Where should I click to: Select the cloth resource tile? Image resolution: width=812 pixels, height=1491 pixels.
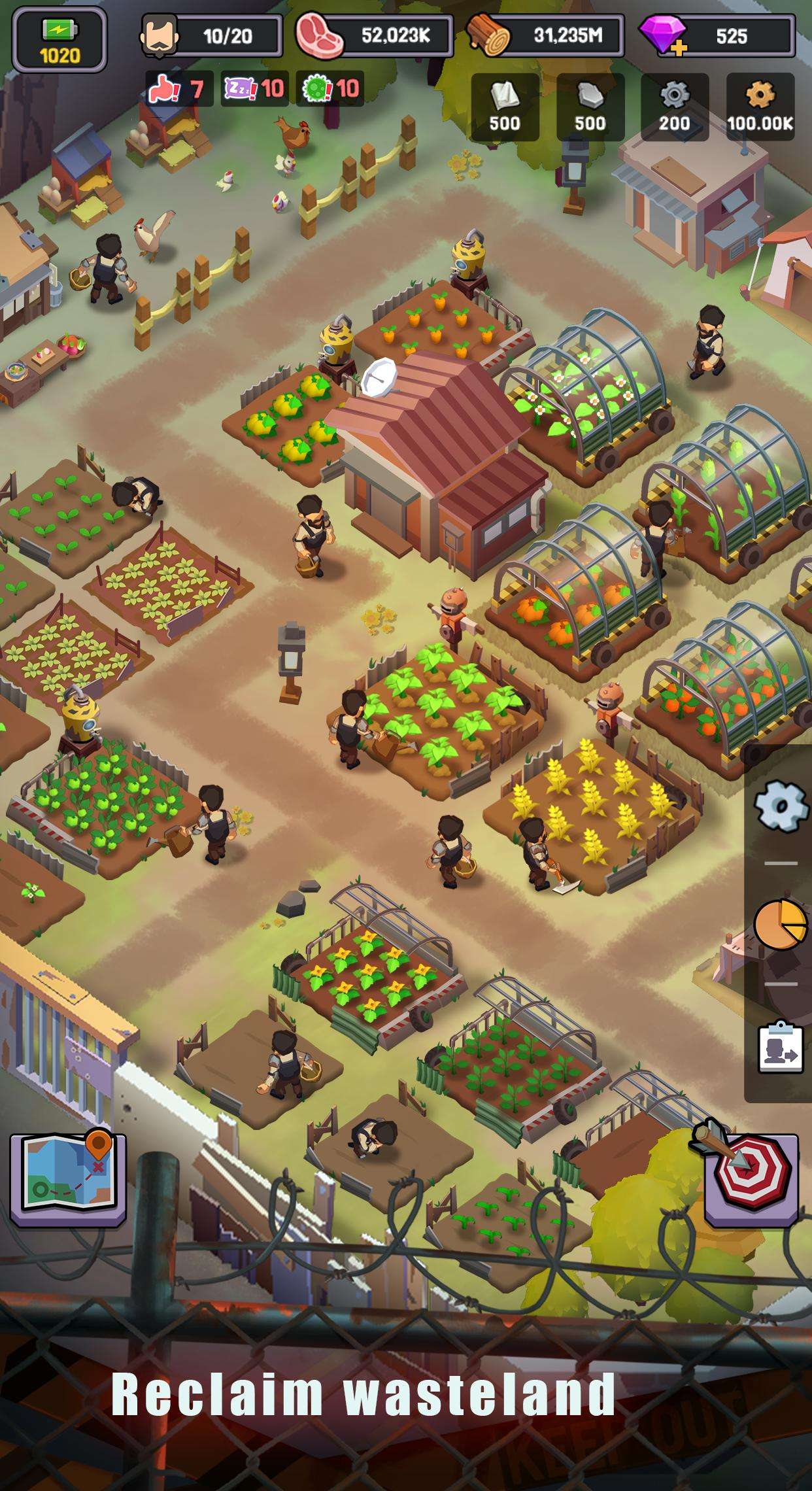(x=505, y=107)
